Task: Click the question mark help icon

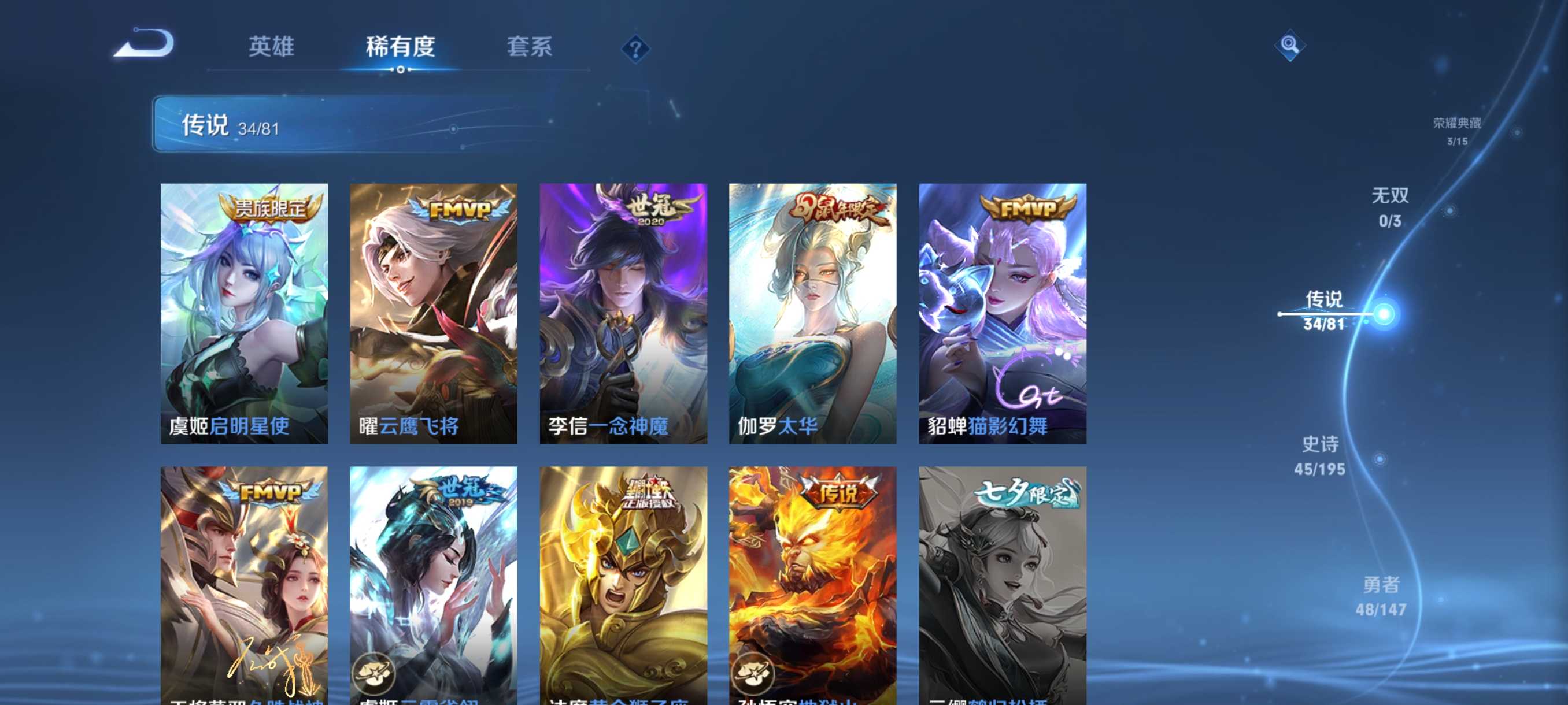Action: (635, 47)
